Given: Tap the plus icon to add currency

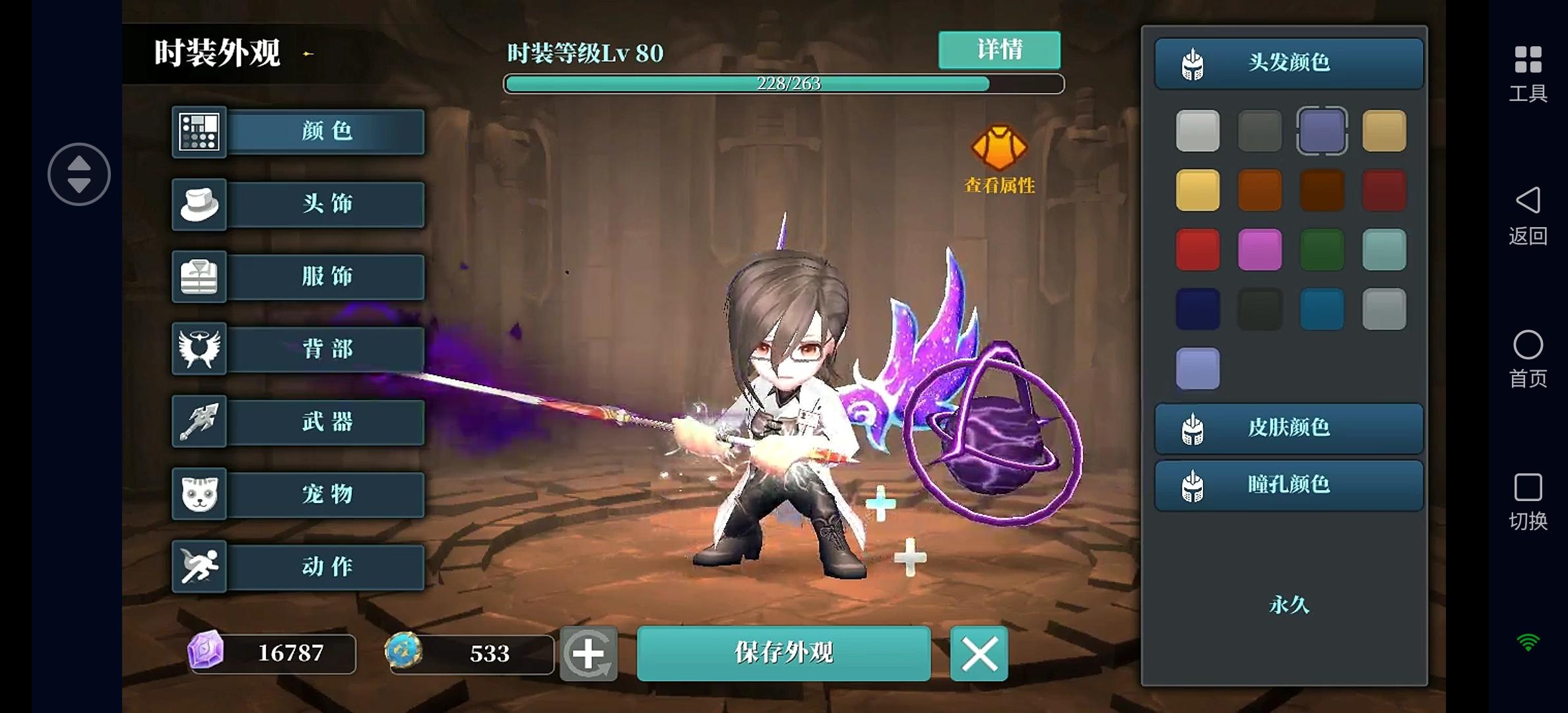Looking at the screenshot, I should [x=589, y=654].
